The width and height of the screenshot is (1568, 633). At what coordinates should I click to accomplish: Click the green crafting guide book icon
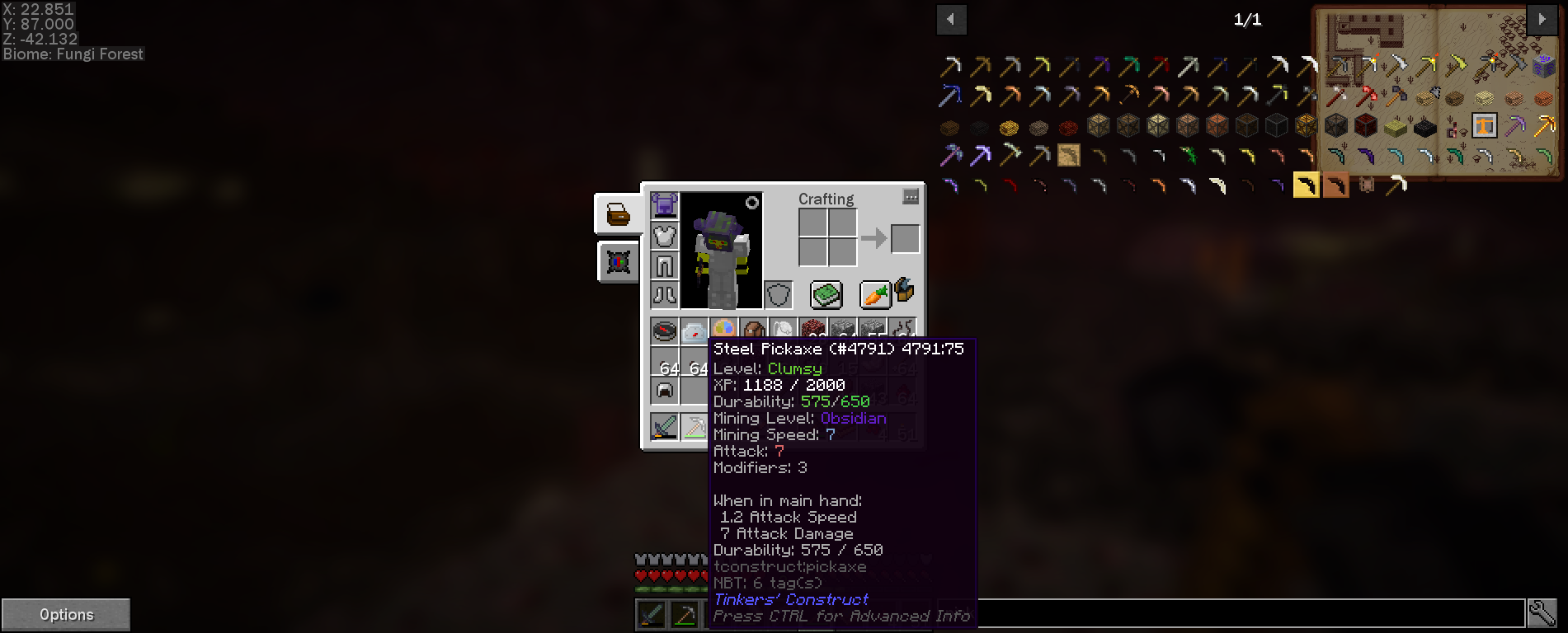[x=828, y=294]
